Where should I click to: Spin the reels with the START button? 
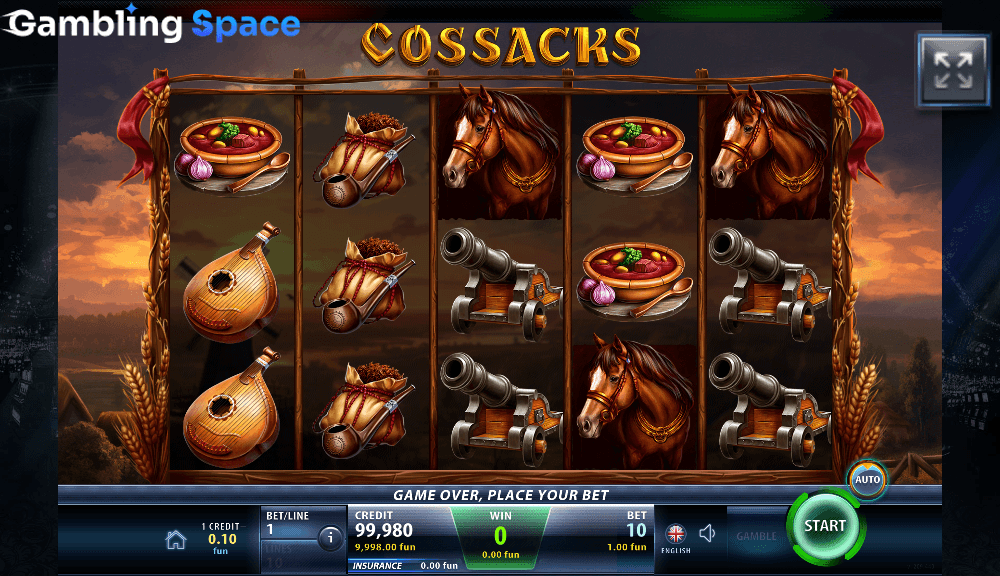824,526
